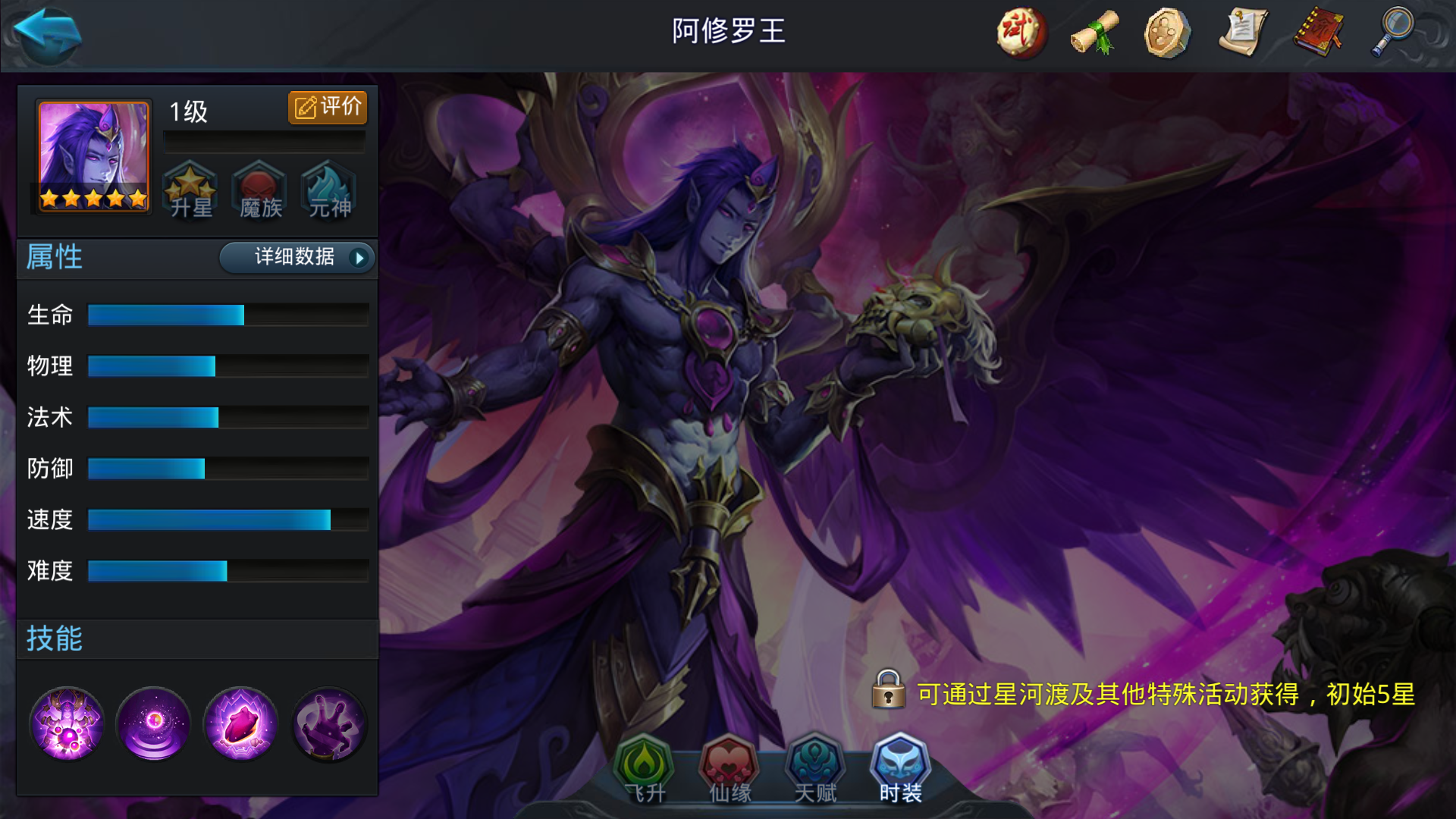Click the 升星 star upgrade badge
The width and height of the screenshot is (1456, 819).
pyautogui.click(x=191, y=191)
